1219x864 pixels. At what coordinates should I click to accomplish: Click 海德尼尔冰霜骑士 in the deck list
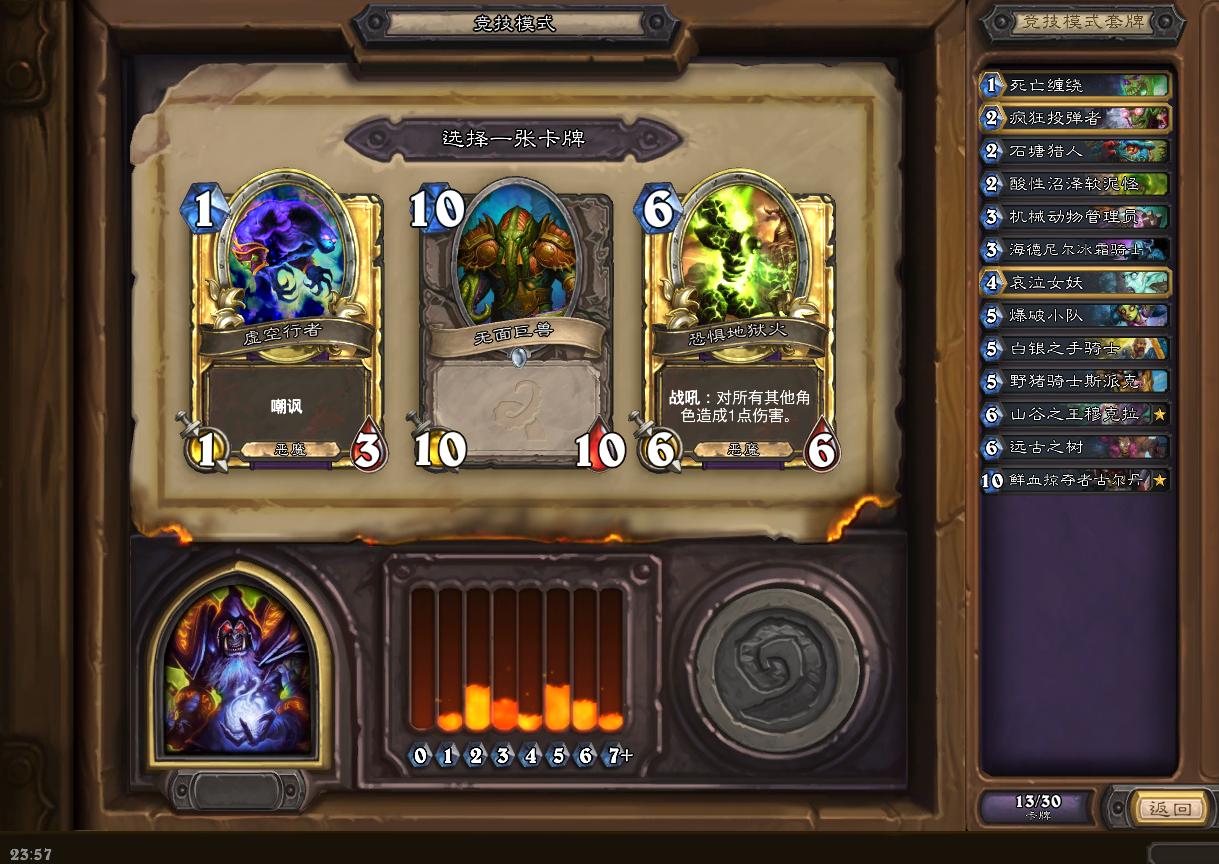1075,250
